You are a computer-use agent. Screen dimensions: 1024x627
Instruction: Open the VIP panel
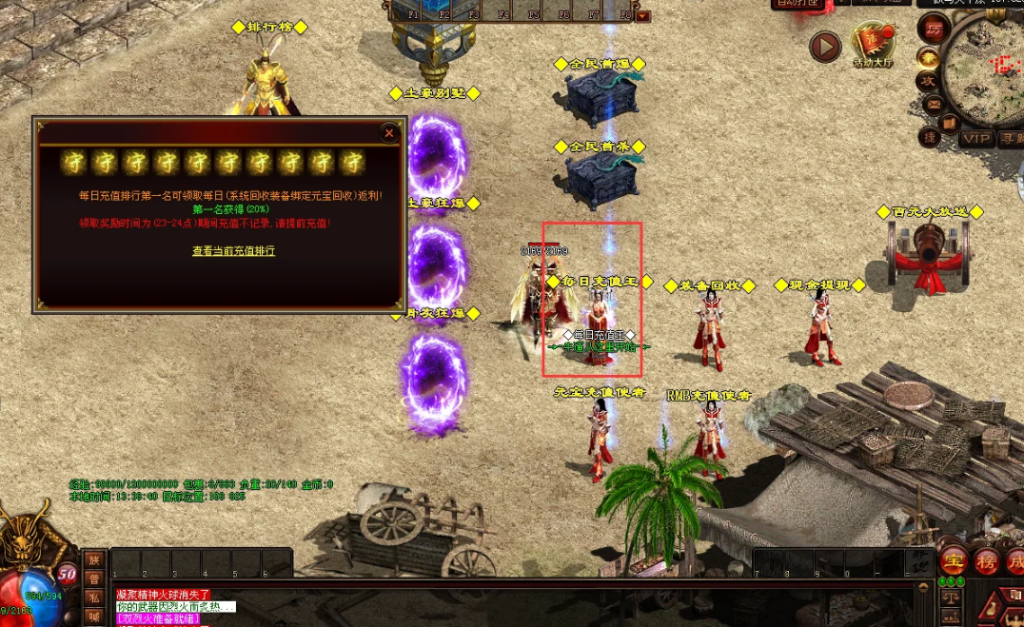tap(976, 139)
